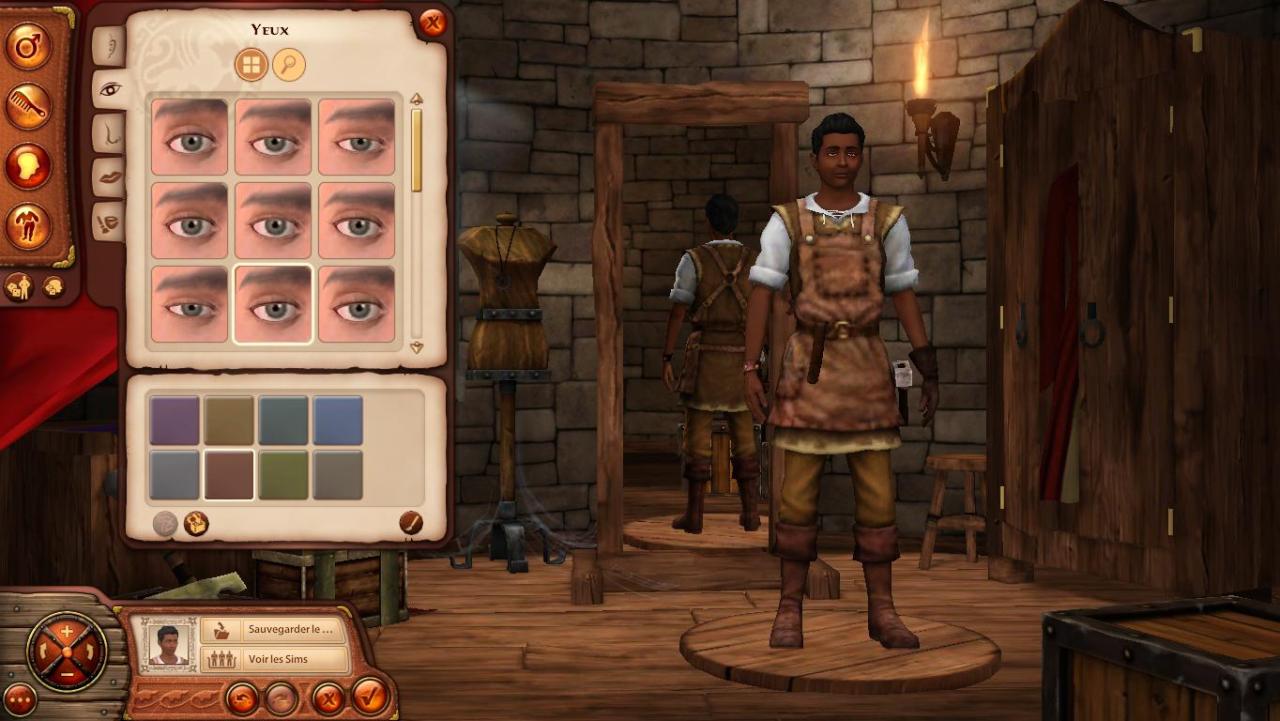This screenshot has height=721, width=1280.
Task: Open the nose tab
Action: [109, 133]
